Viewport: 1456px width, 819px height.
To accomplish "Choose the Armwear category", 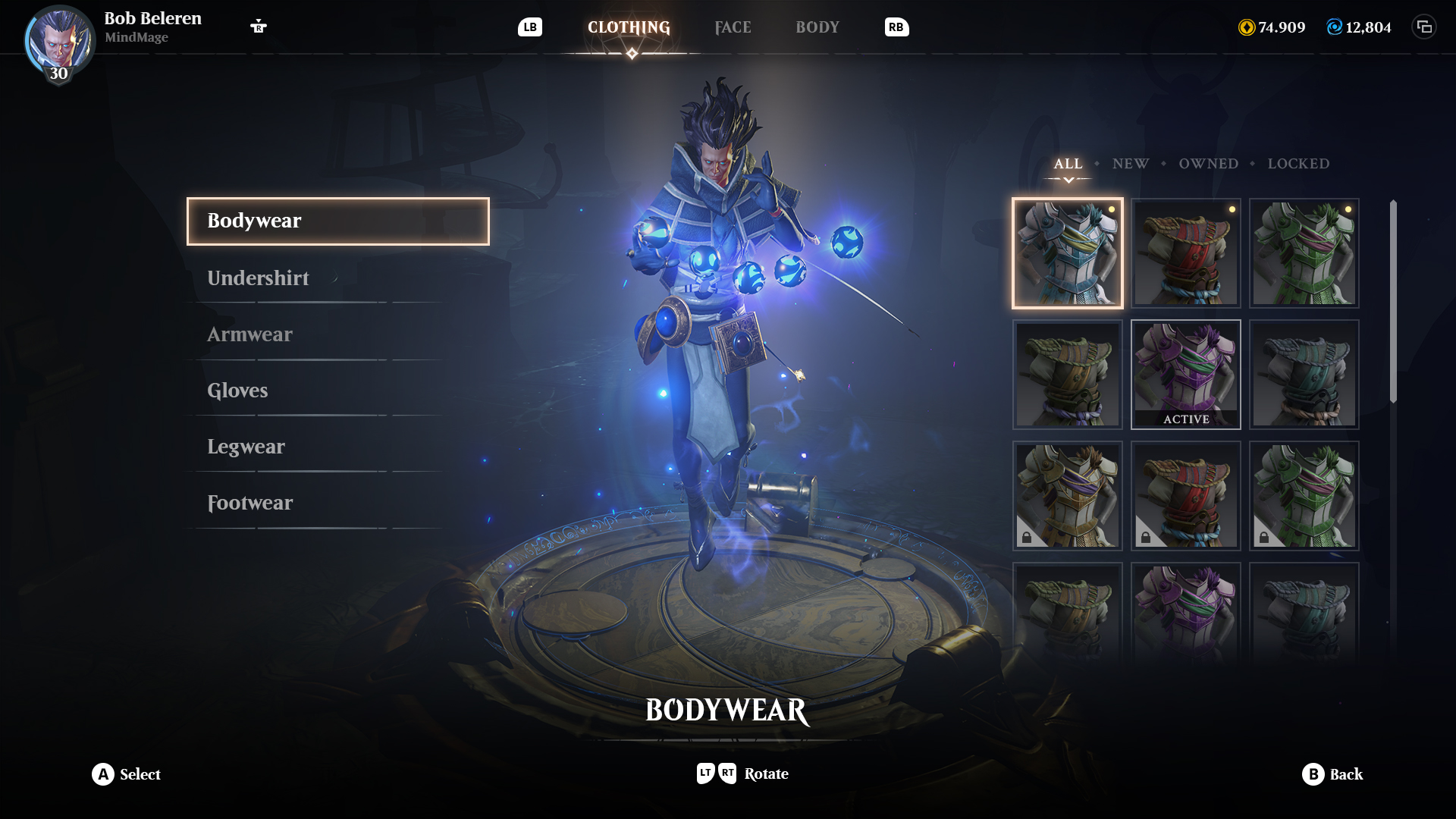I will 249,334.
